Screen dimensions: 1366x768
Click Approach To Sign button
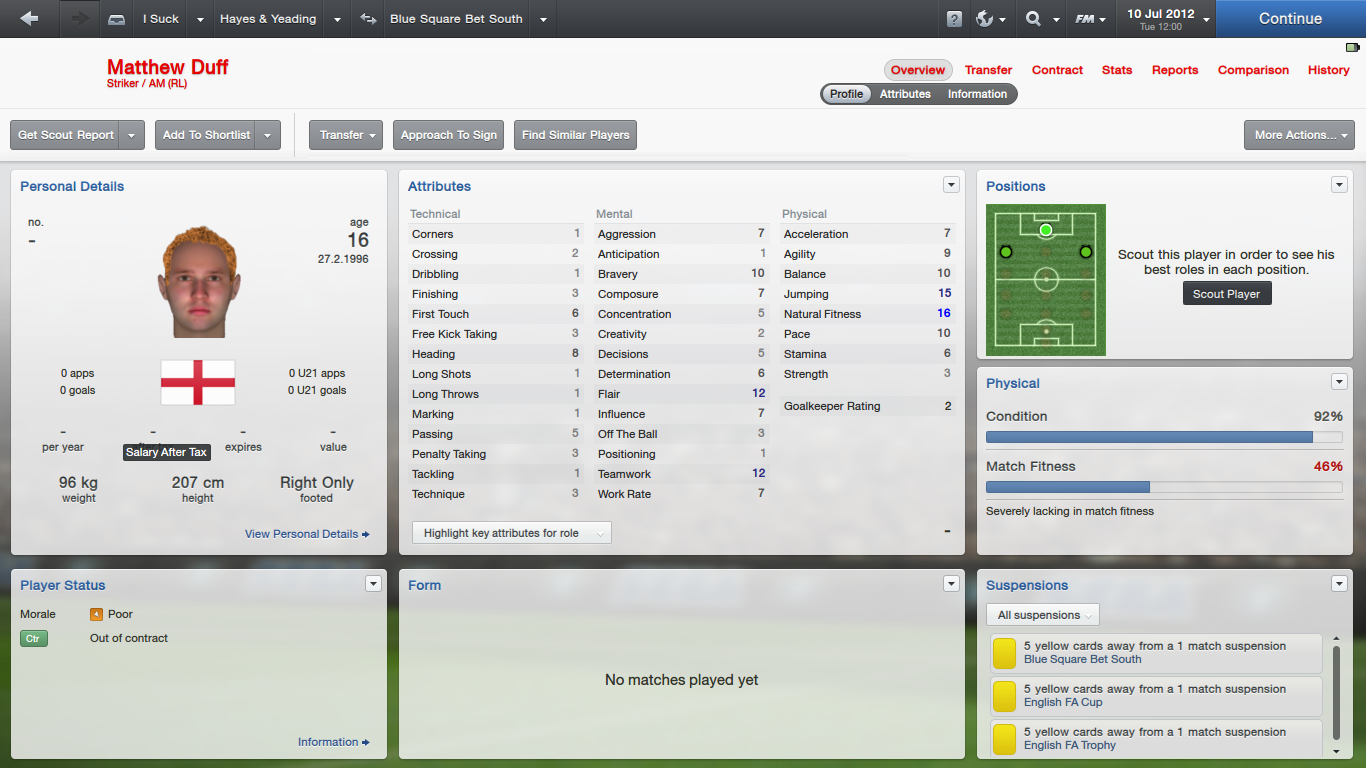pos(449,135)
